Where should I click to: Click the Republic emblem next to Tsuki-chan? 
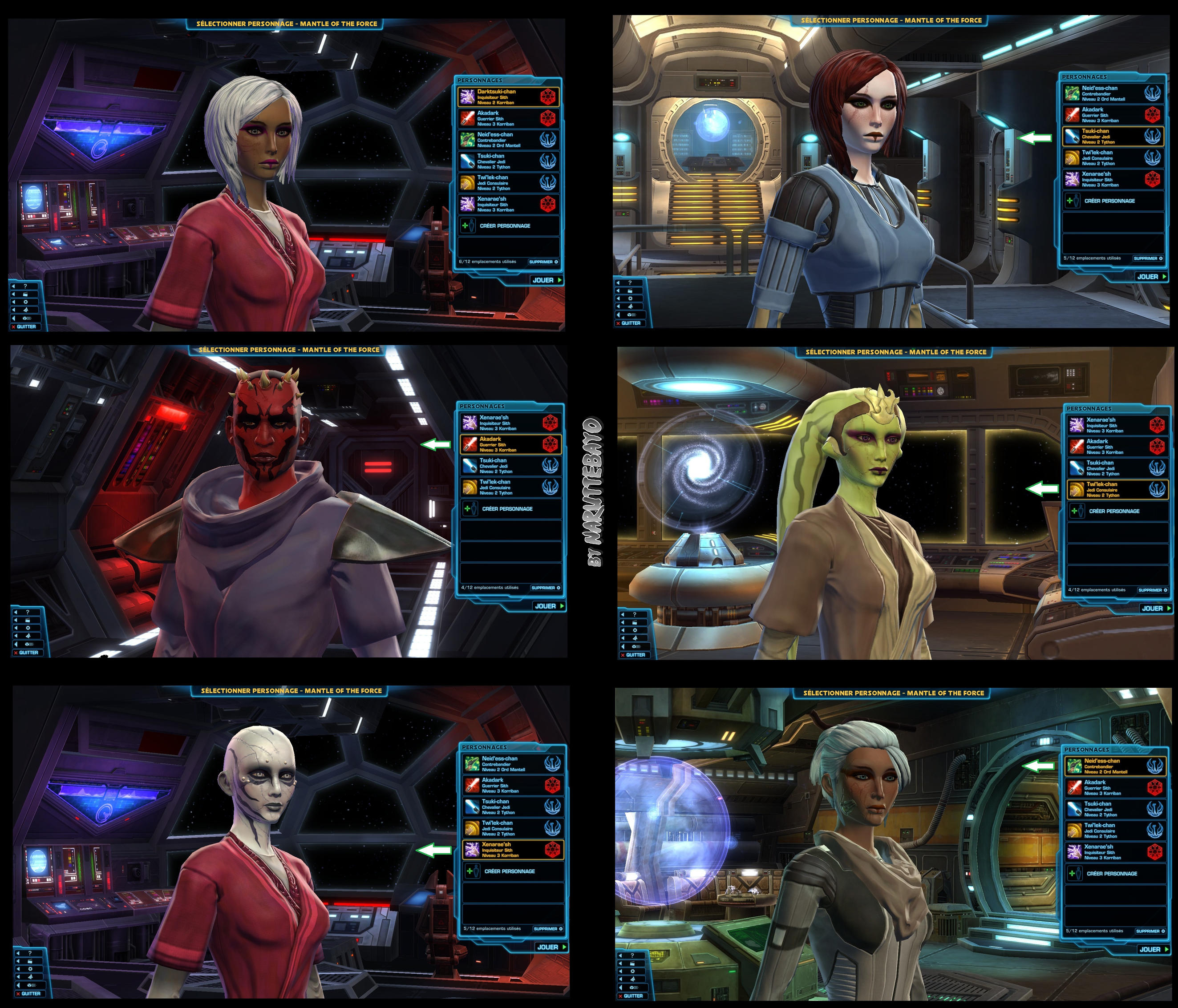point(548,161)
